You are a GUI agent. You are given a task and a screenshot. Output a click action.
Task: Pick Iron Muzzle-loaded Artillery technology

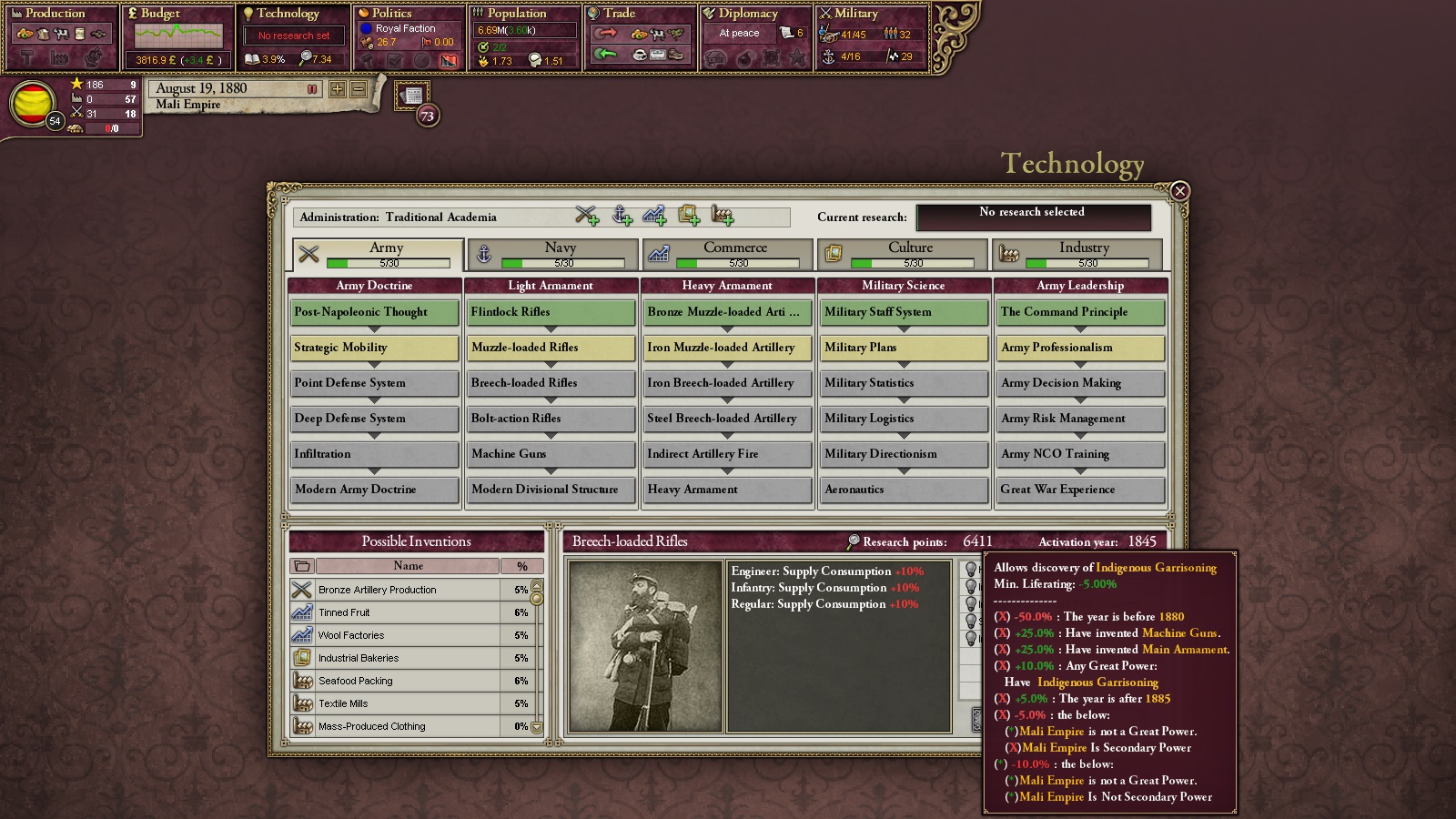coord(726,348)
